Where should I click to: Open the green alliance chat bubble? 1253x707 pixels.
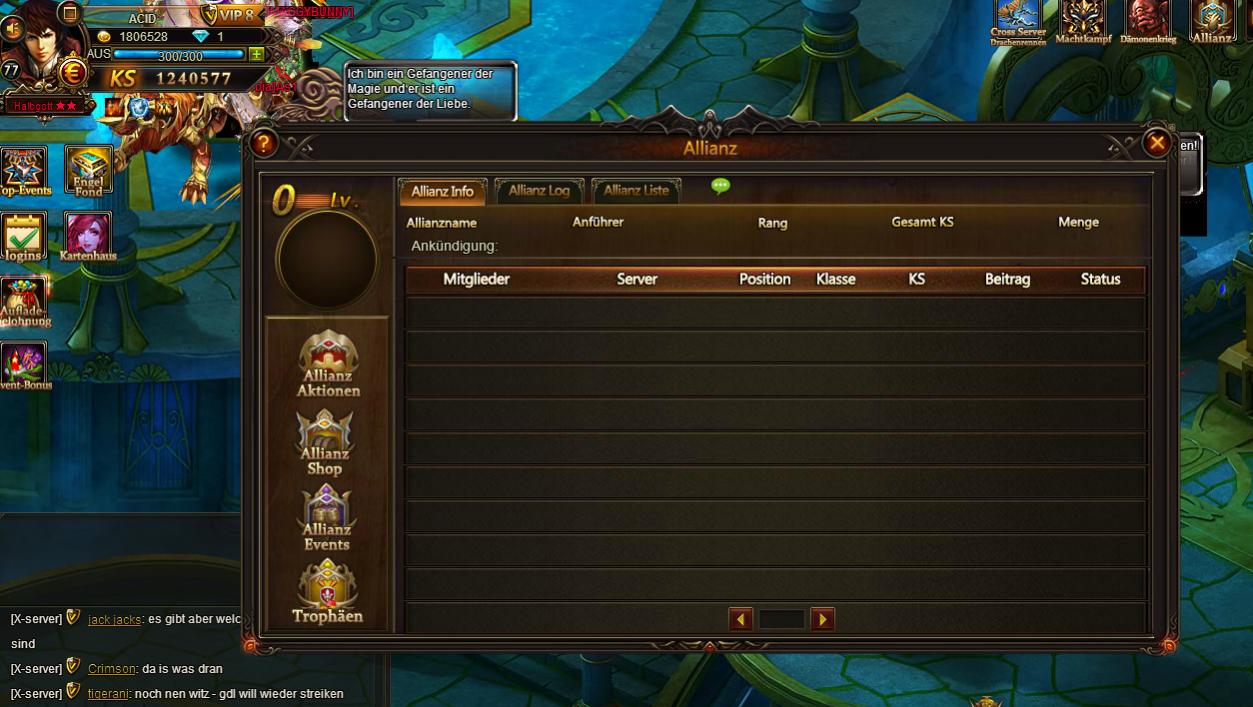[x=720, y=186]
